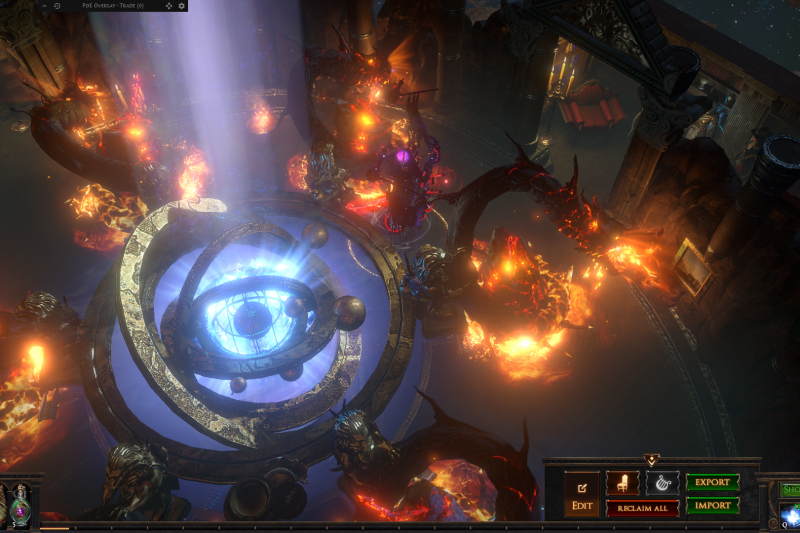This screenshot has width=800, height=533.
Task: Import a hideout layout
Action: point(712,506)
